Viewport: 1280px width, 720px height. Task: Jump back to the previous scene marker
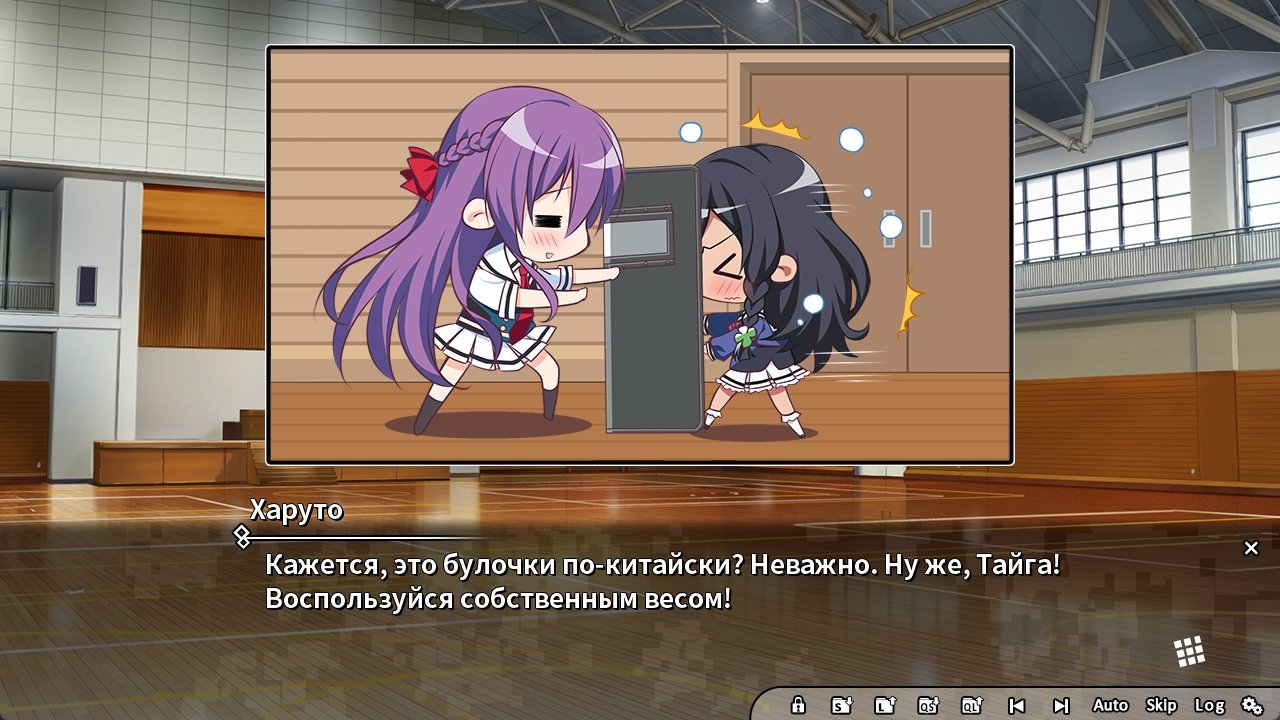click(1015, 705)
